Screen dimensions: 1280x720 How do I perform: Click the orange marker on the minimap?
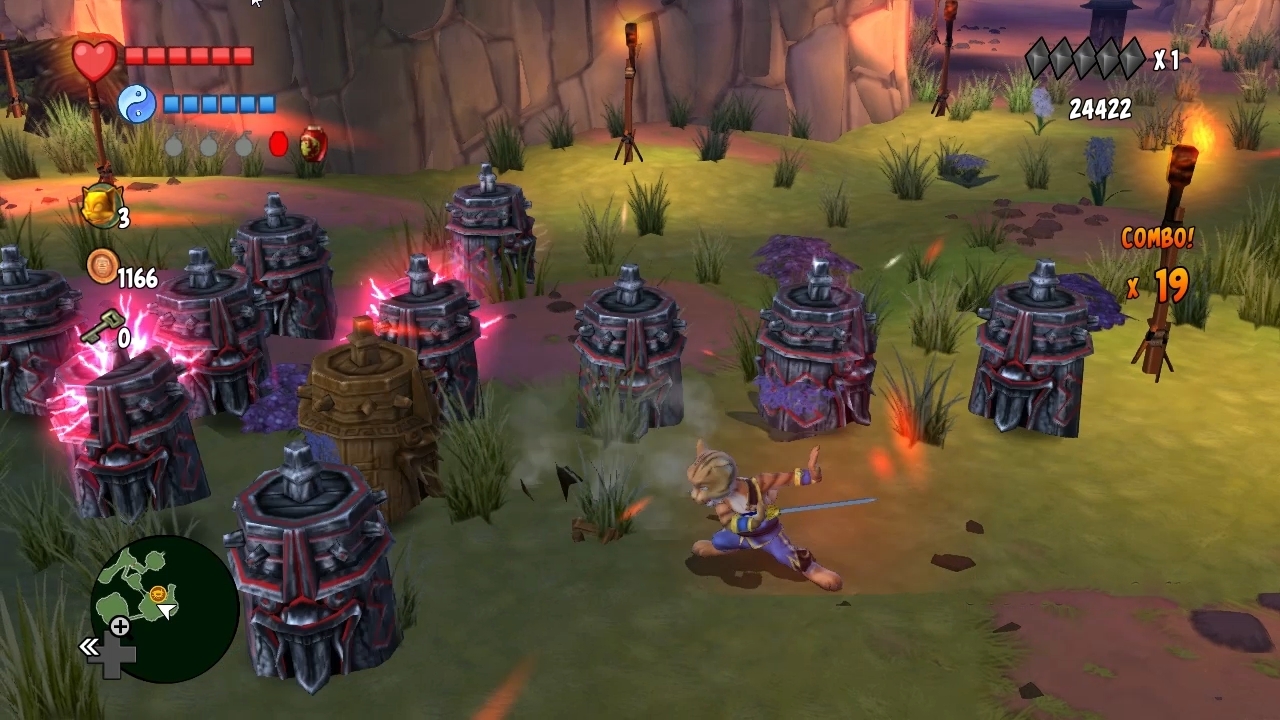pos(158,594)
